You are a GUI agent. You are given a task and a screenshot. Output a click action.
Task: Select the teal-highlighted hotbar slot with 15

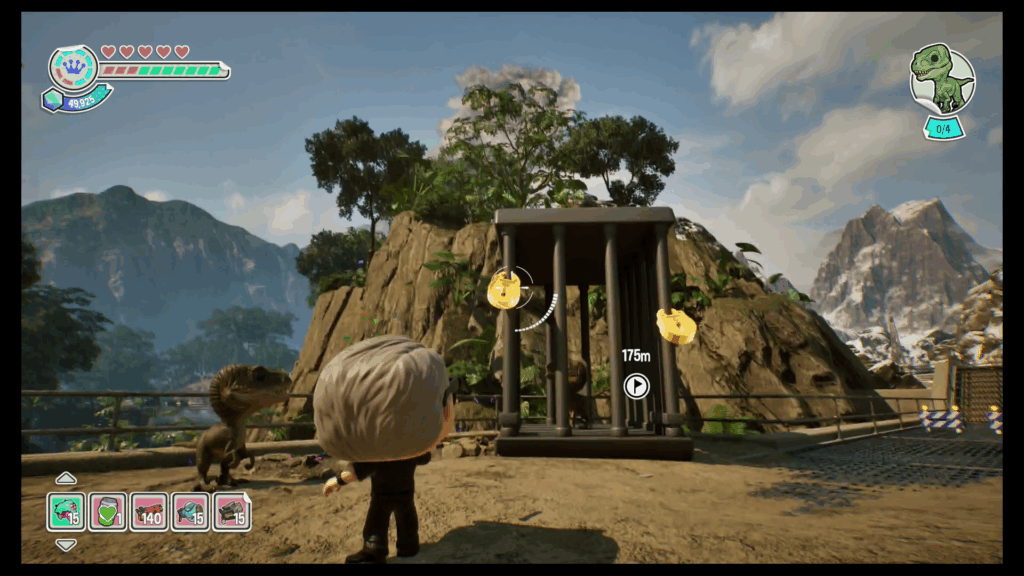click(66, 511)
